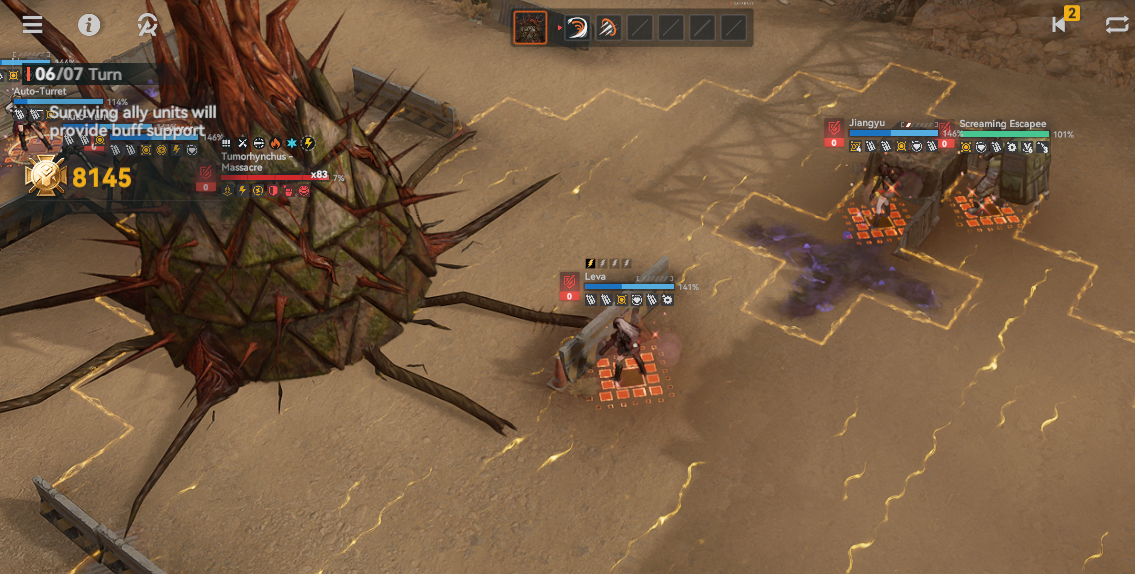Open the hamburger main menu
Viewport: 1135px width, 574px height.
tap(32, 25)
